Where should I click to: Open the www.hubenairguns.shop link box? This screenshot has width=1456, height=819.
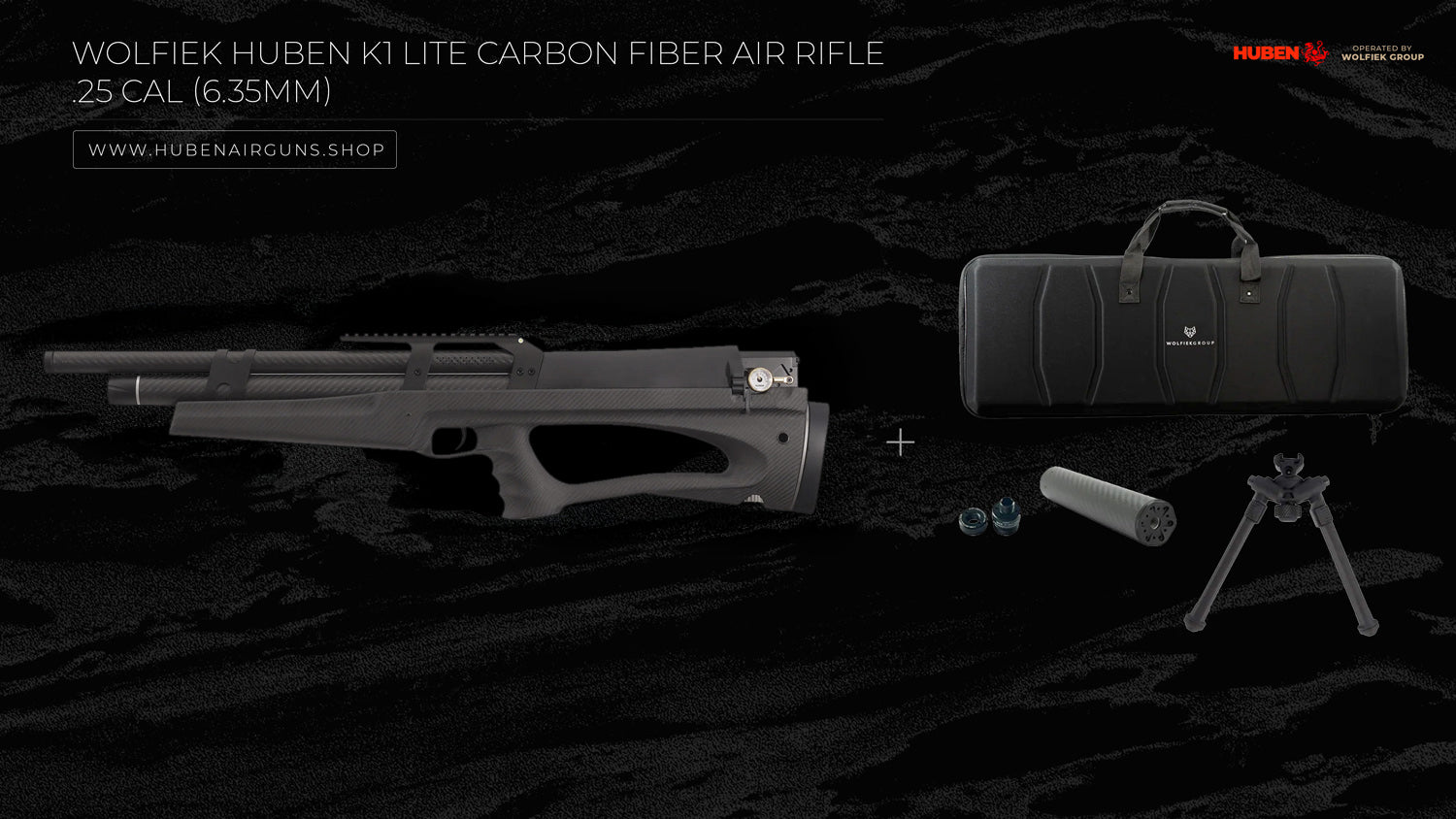(235, 149)
